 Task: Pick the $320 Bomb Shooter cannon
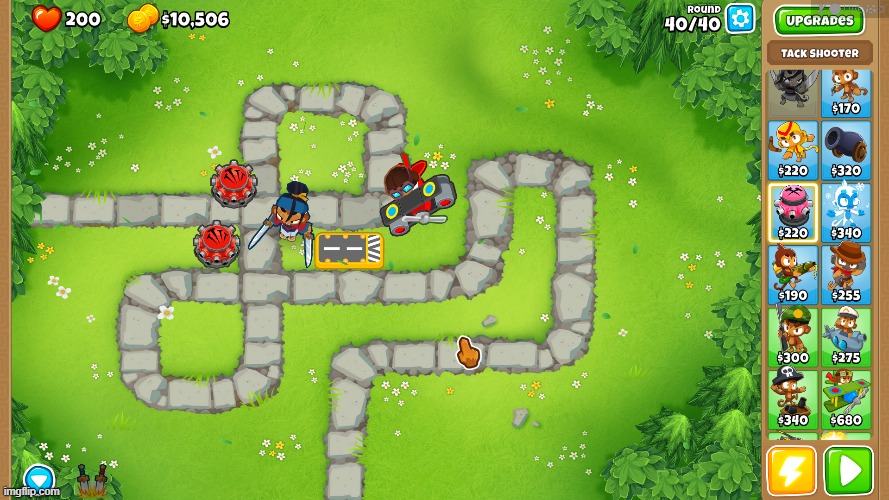[846, 151]
